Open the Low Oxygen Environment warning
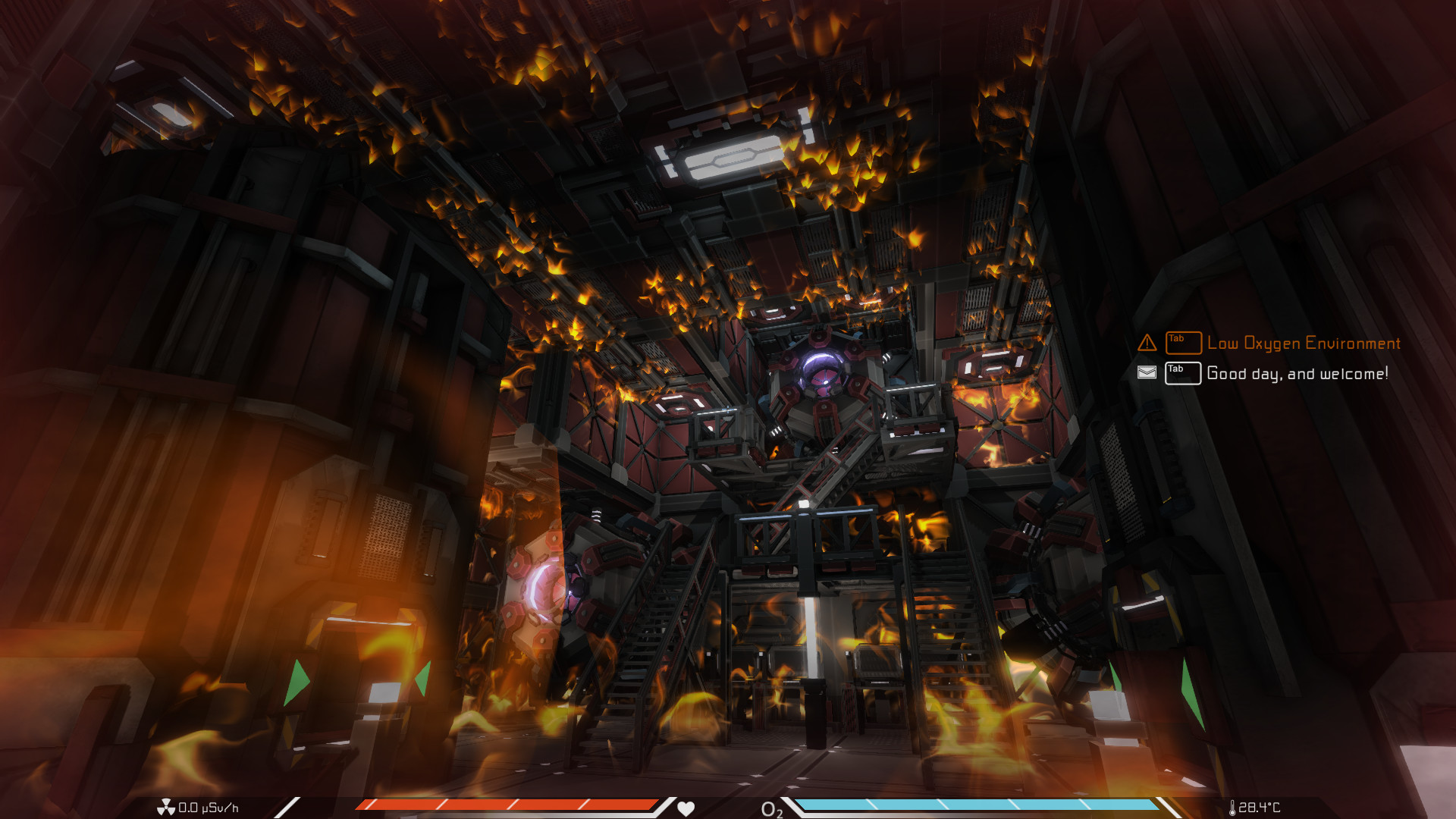The height and width of the screenshot is (819, 1456). tap(1303, 344)
